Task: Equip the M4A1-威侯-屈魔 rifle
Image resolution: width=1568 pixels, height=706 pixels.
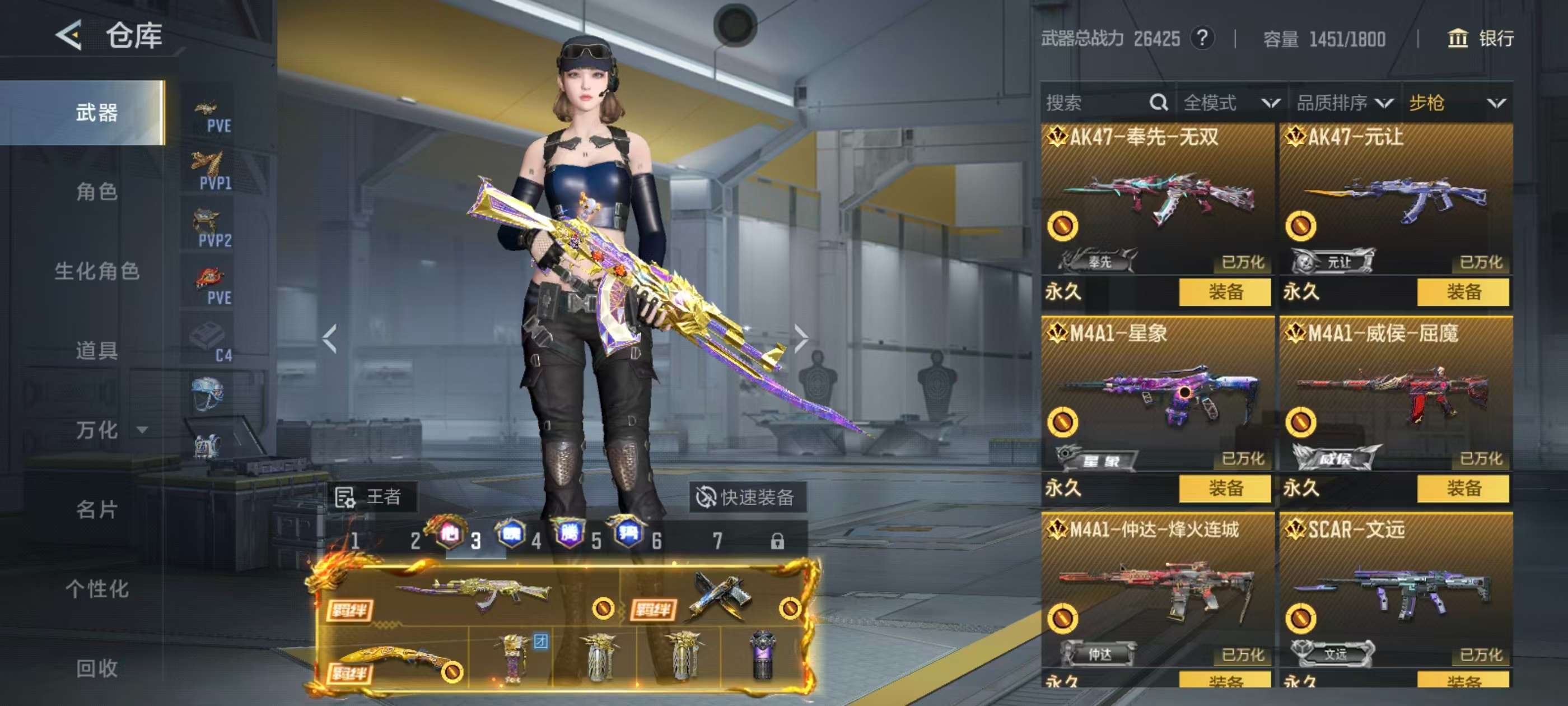Action: [1463, 489]
